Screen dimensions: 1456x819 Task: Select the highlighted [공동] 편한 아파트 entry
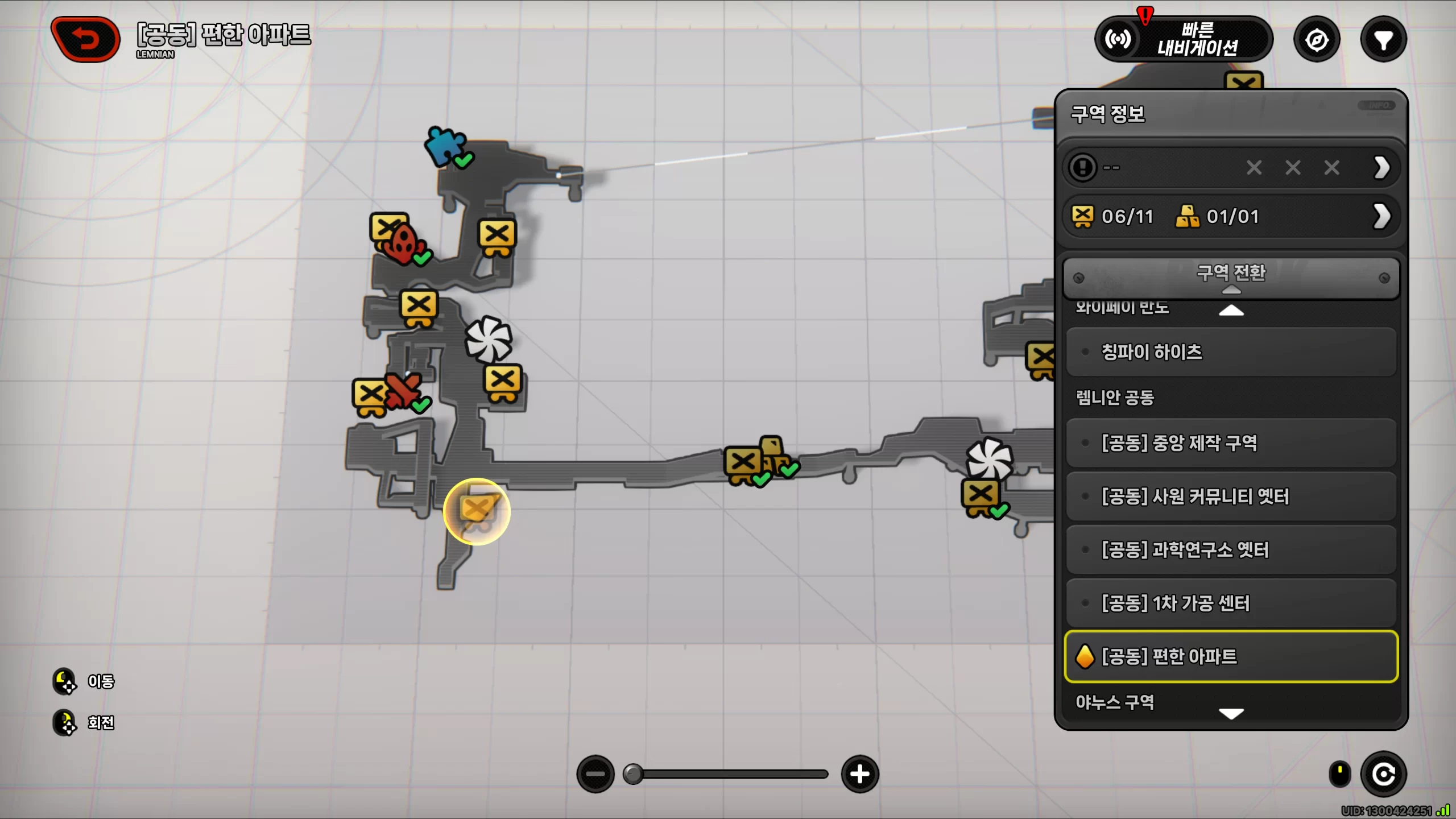(1230, 656)
